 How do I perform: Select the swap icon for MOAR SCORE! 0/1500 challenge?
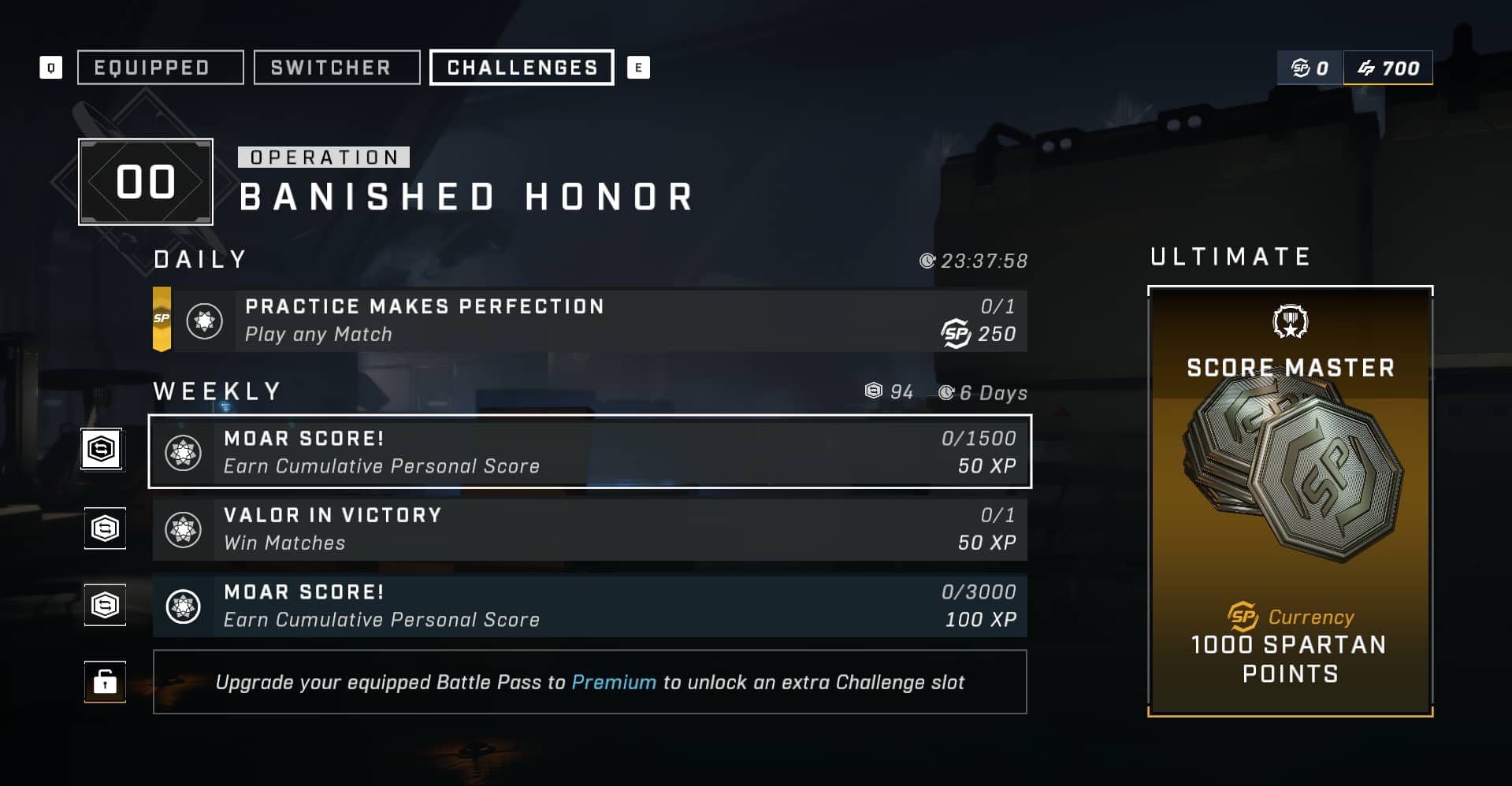[x=104, y=450]
